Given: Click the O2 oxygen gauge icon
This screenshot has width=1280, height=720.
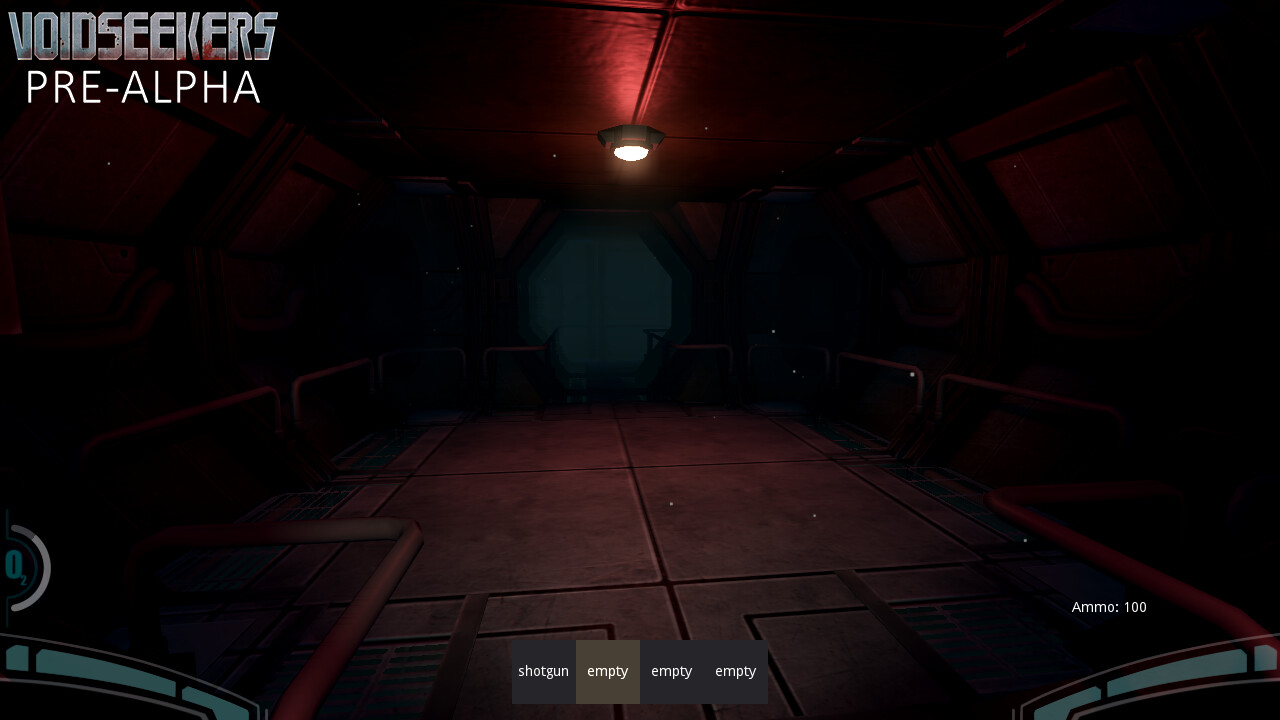Looking at the screenshot, I should click(16, 567).
